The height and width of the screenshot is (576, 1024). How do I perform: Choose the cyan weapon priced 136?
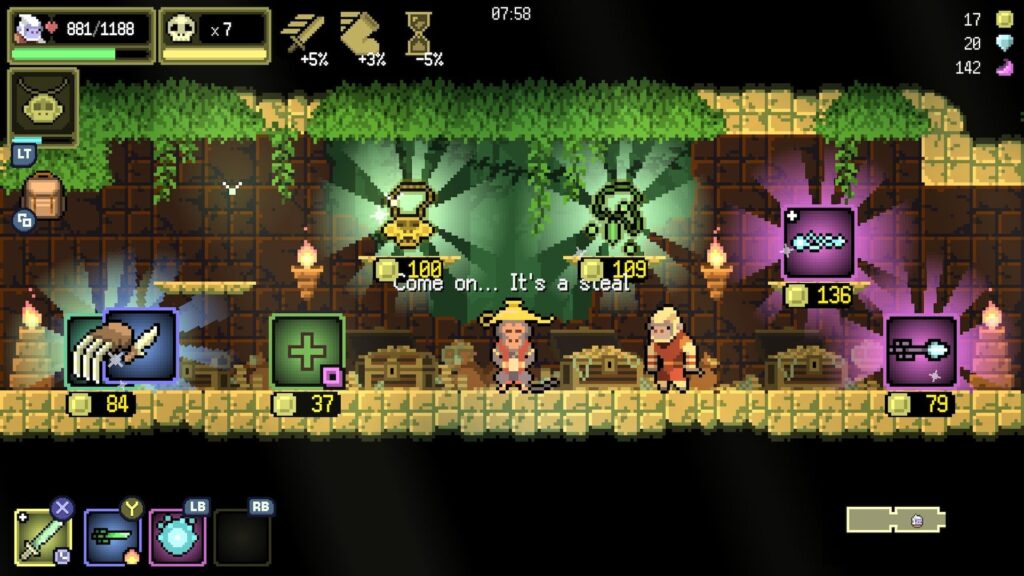[818, 243]
